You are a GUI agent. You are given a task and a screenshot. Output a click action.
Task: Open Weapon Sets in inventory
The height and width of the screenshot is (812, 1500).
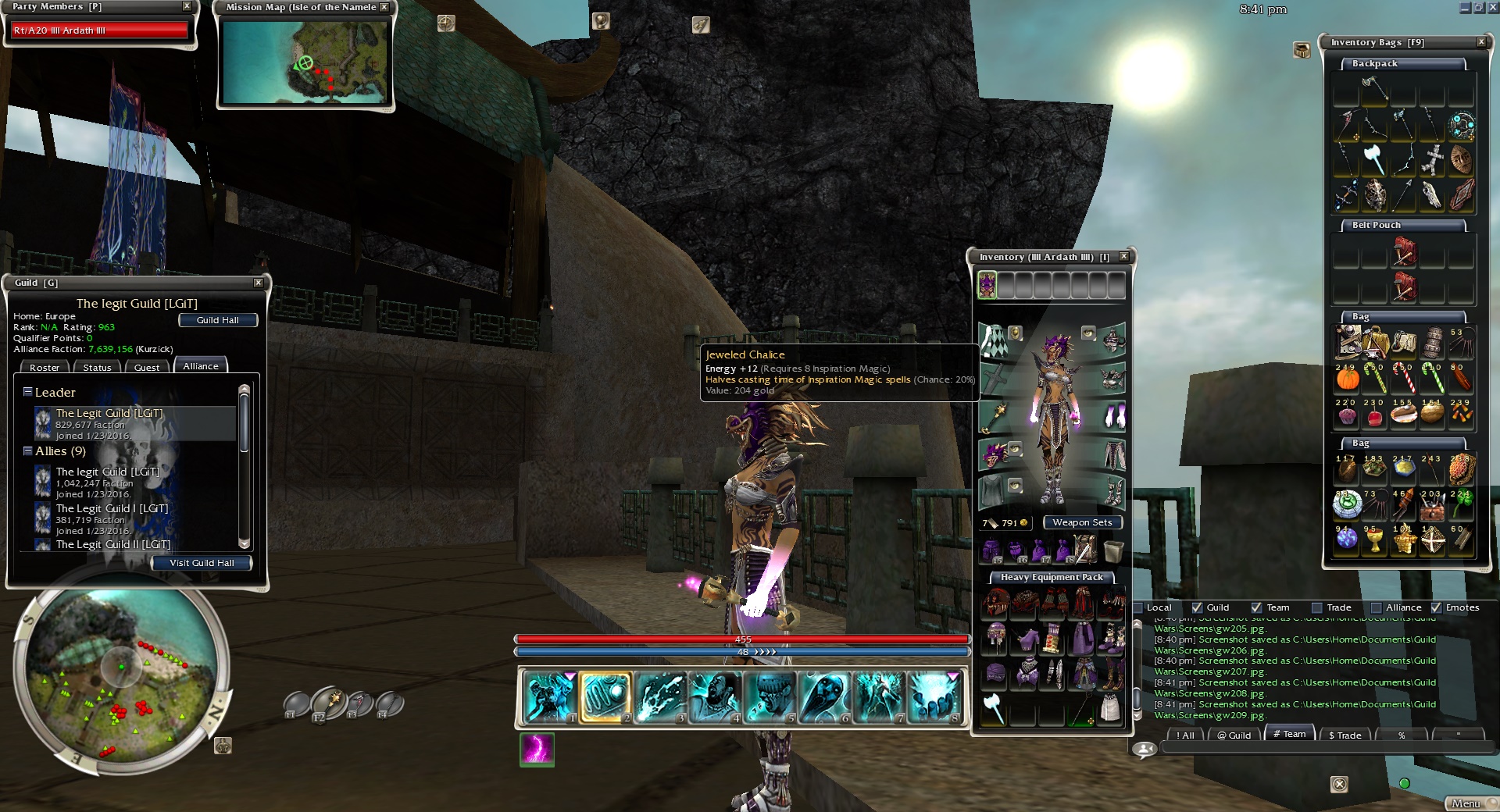click(1082, 522)
